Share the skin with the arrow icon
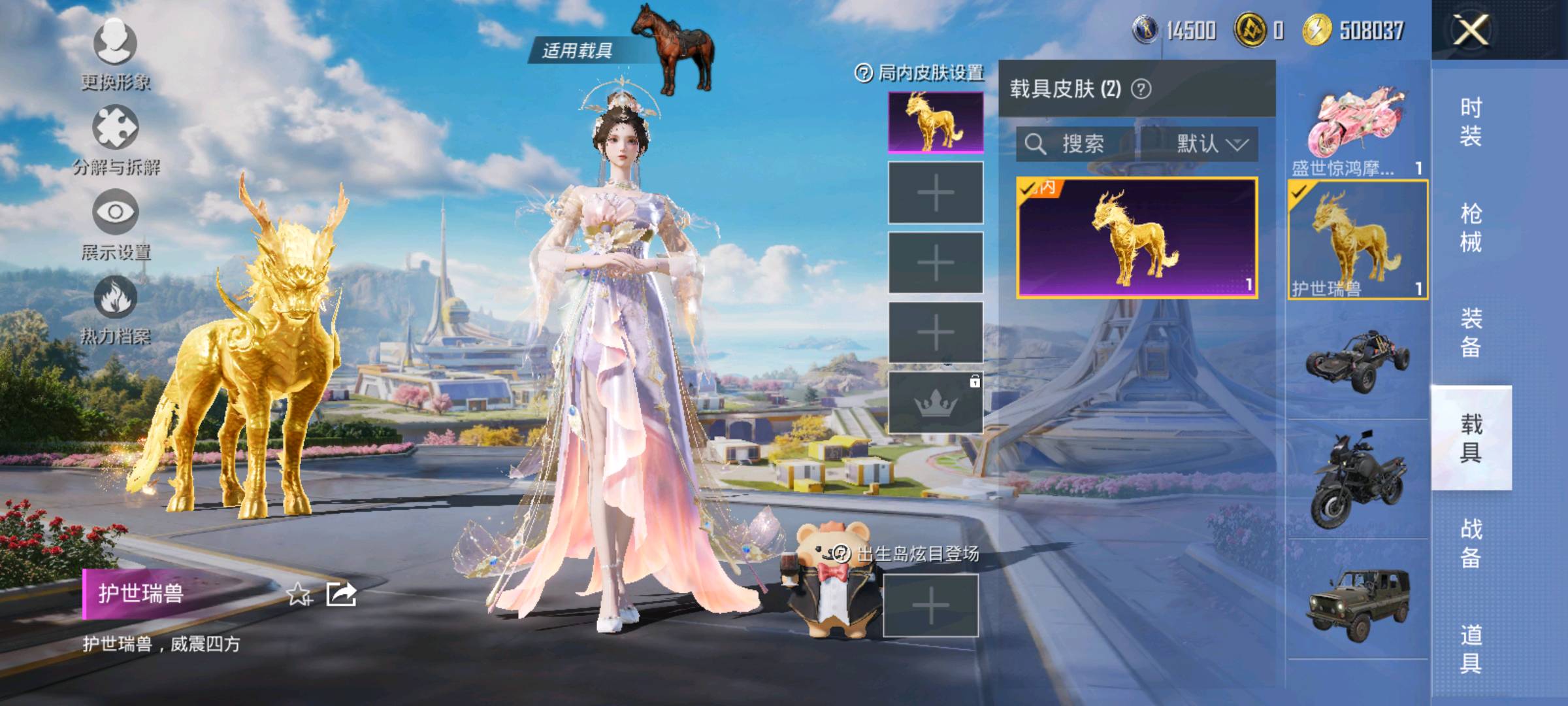 341,594
